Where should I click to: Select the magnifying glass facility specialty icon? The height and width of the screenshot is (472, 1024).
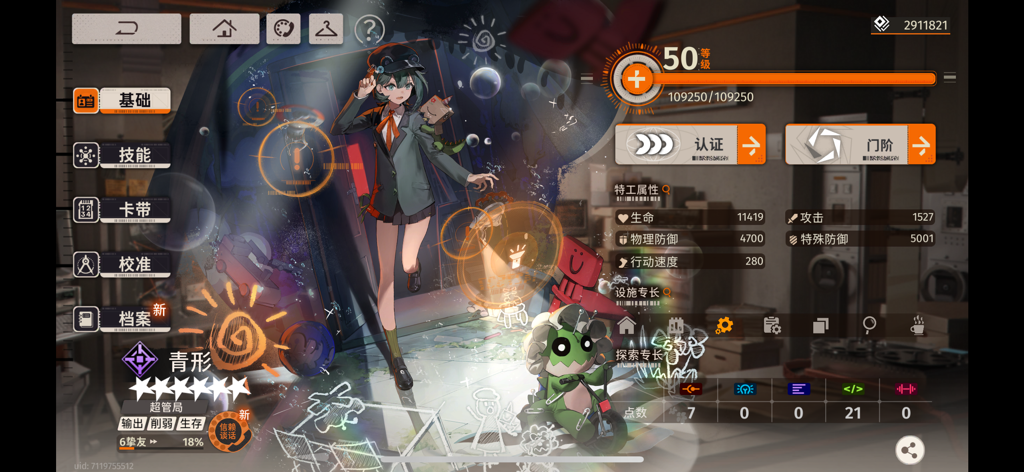point(870,325)
